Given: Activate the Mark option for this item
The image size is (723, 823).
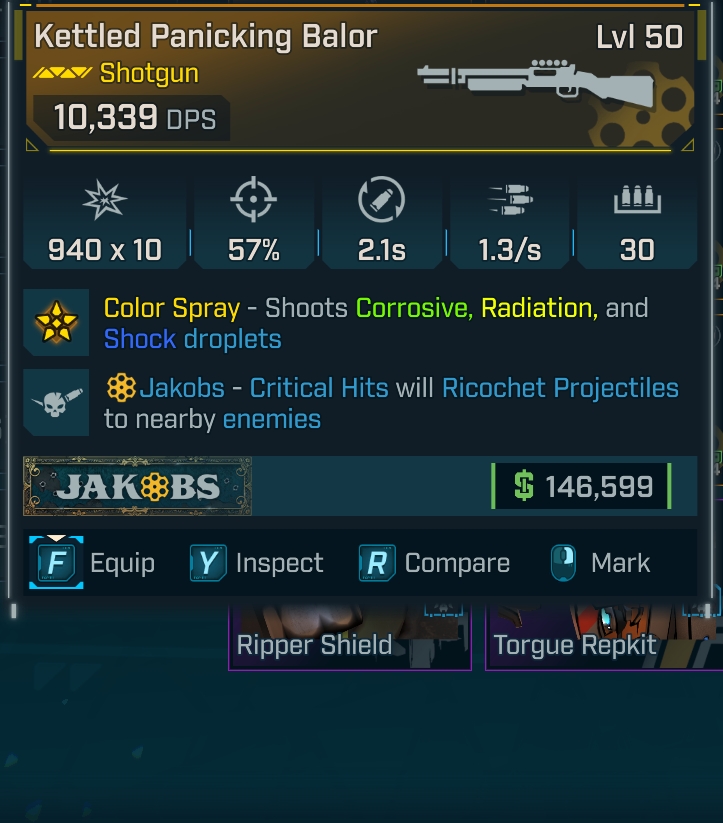Looking at the screenshot, I should 600,563.
